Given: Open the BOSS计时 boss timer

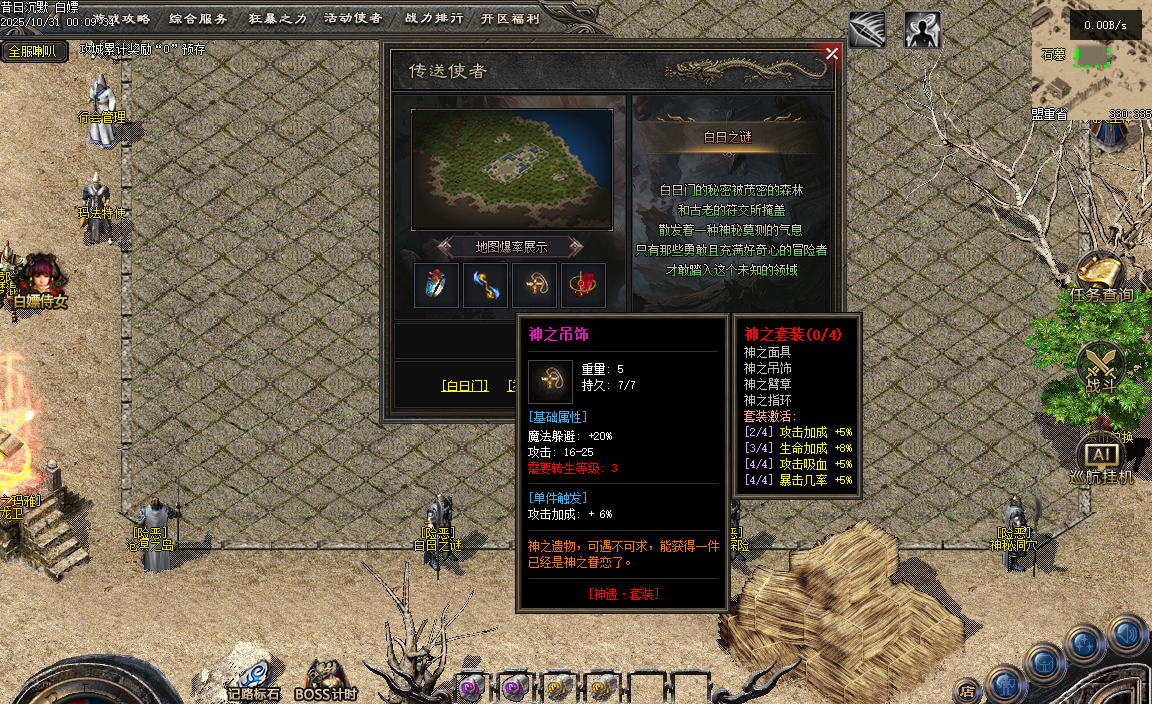Looking at the screenshot, I should [x=326, y=677].
